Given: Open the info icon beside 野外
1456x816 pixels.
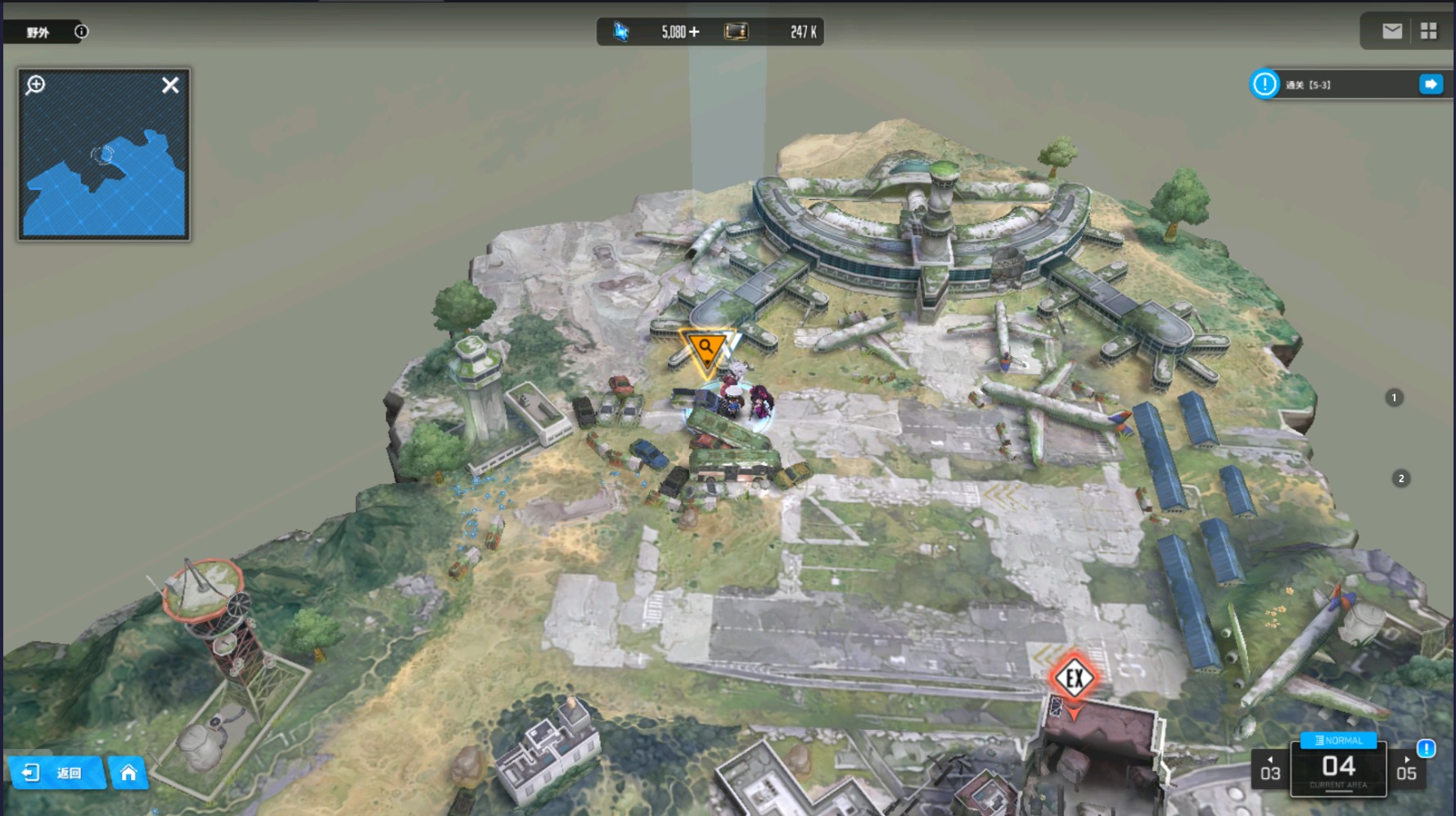Looking at the screenshot, I should [x=81, y=32].
